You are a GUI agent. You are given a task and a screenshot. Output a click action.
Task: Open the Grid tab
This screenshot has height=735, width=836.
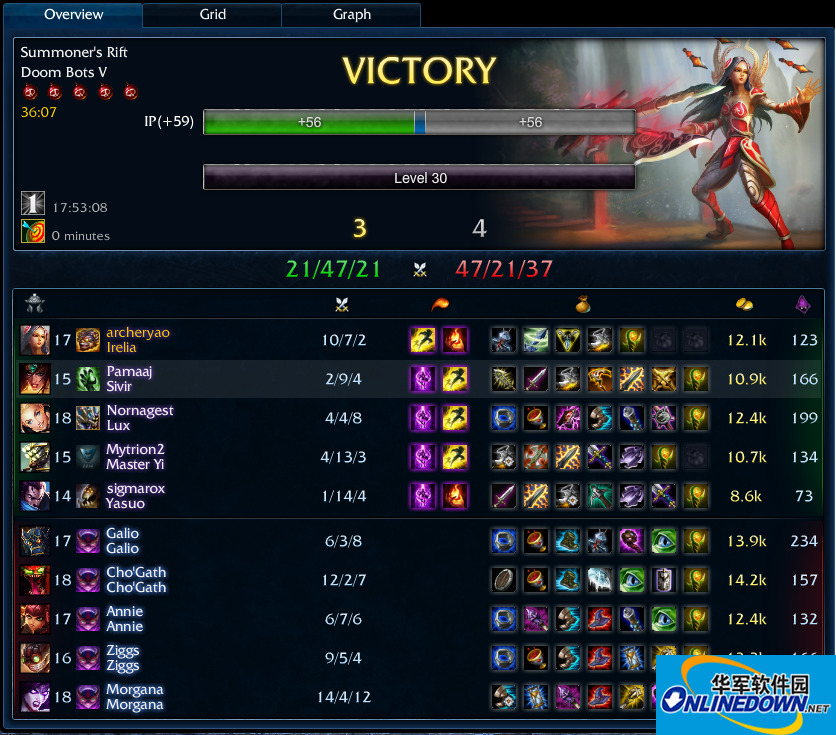coord(213,15)
